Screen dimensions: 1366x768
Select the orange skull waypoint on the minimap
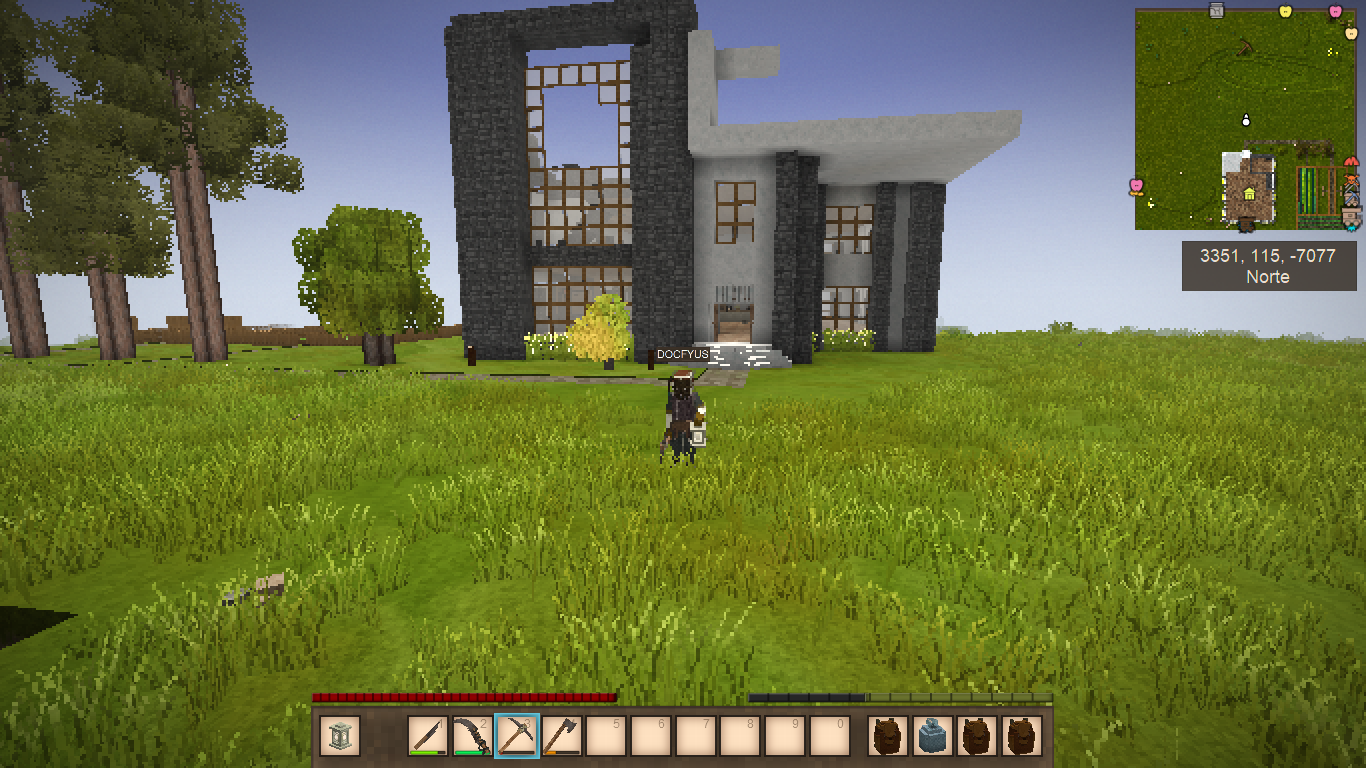(1351, 181)
